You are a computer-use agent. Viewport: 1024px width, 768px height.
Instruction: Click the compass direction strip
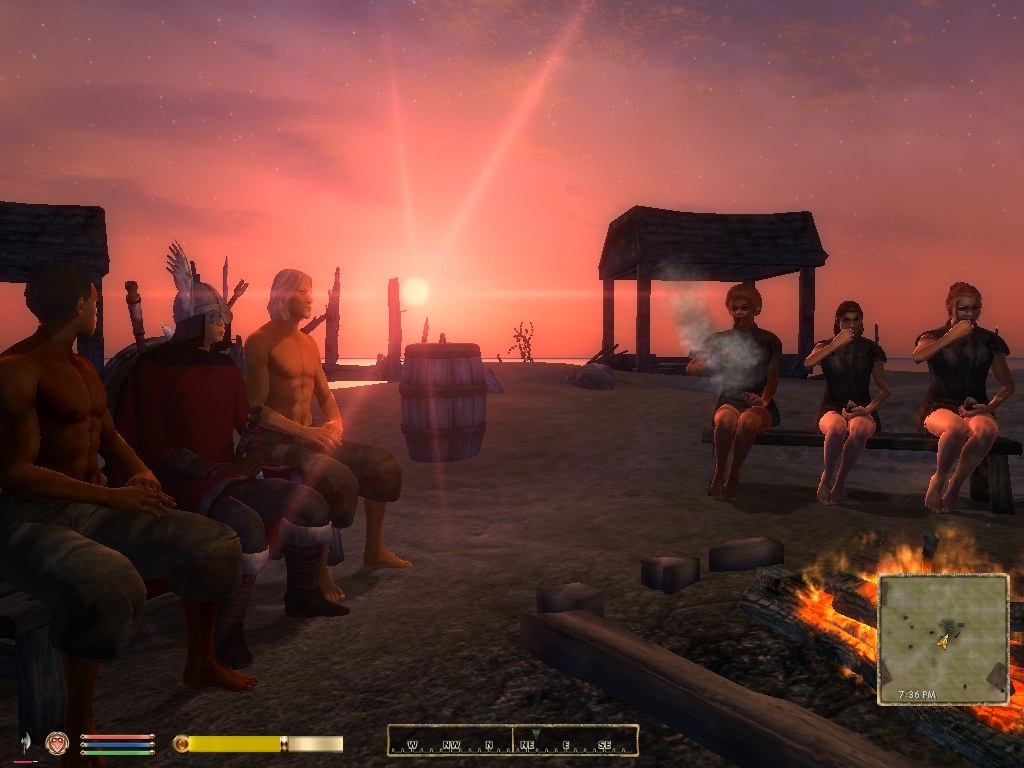[x=513, y=741]
